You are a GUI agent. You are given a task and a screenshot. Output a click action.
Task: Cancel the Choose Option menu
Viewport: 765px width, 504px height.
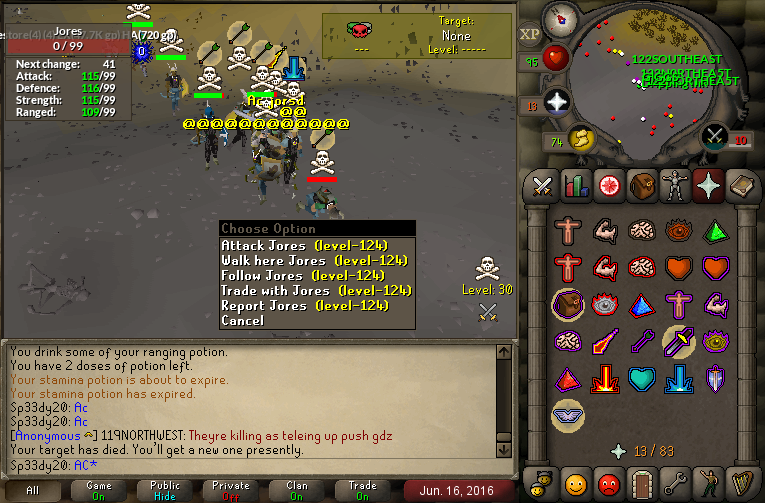click(242, 321)
